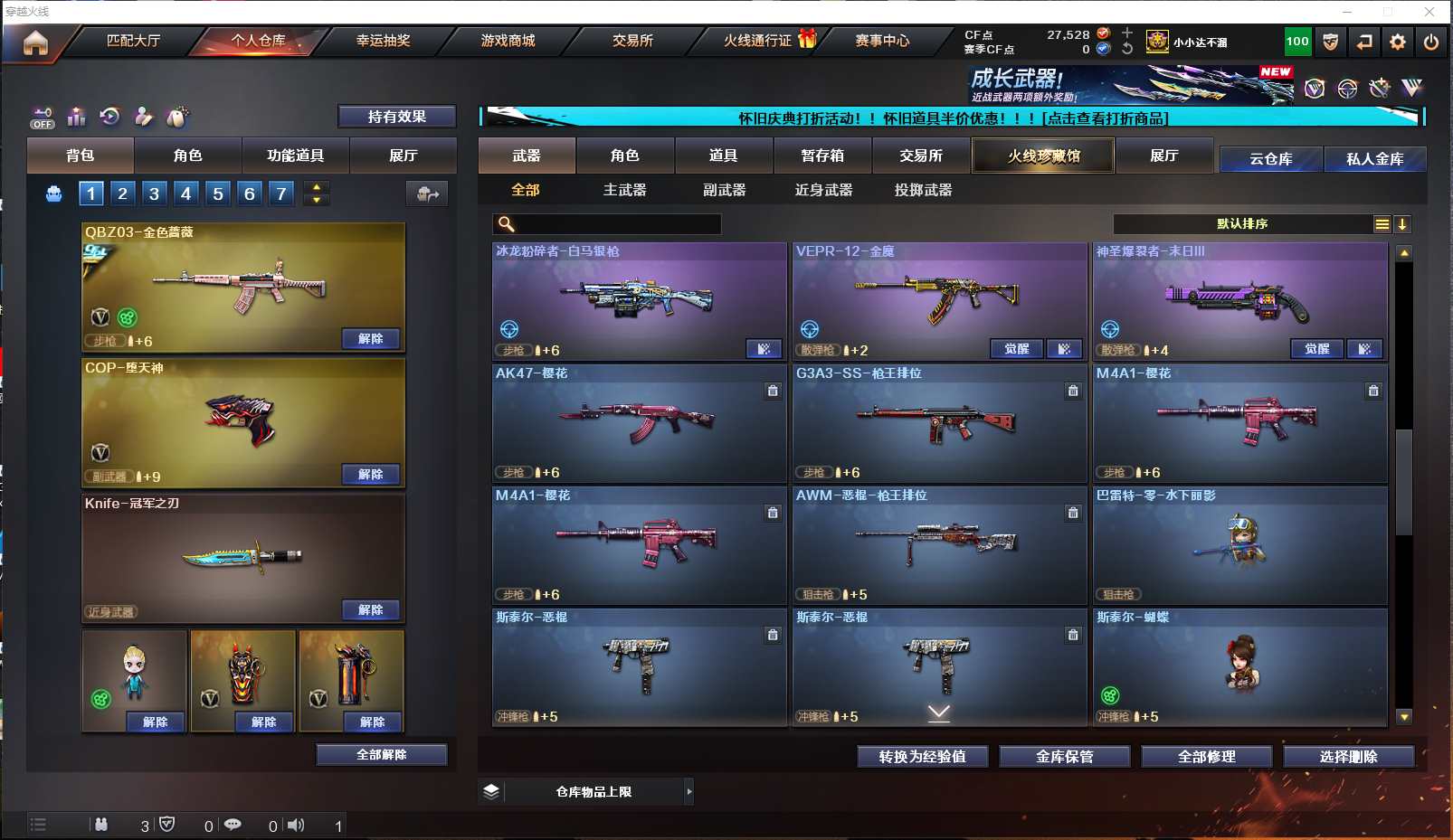Image resolution: width=1453 pixels, height=840 pixels.
Task: Open the gear settings icon
Action: tap(1397, 42)
